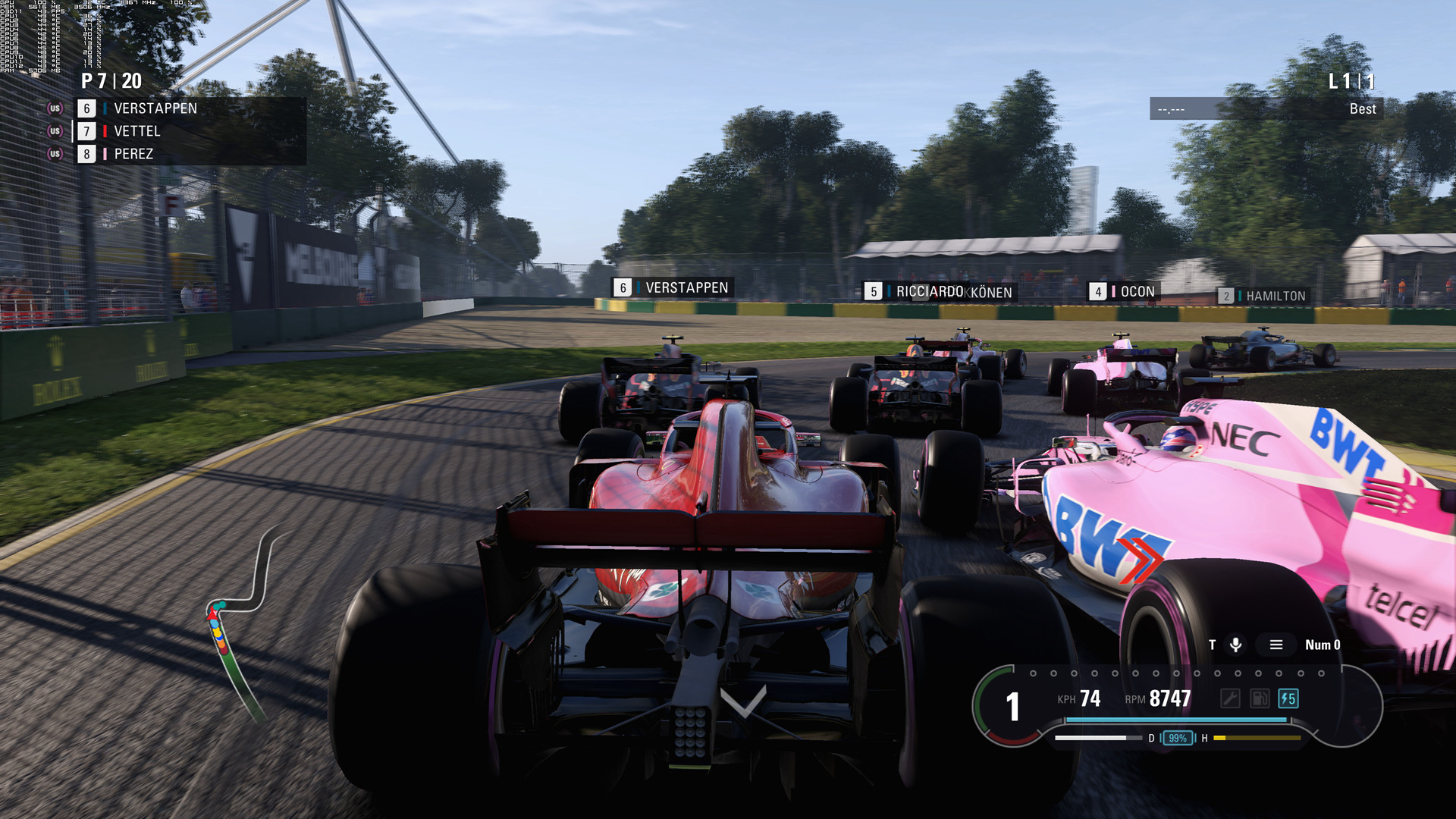
Task: Select PEREZ in the standings list
Action: (133, 154)
